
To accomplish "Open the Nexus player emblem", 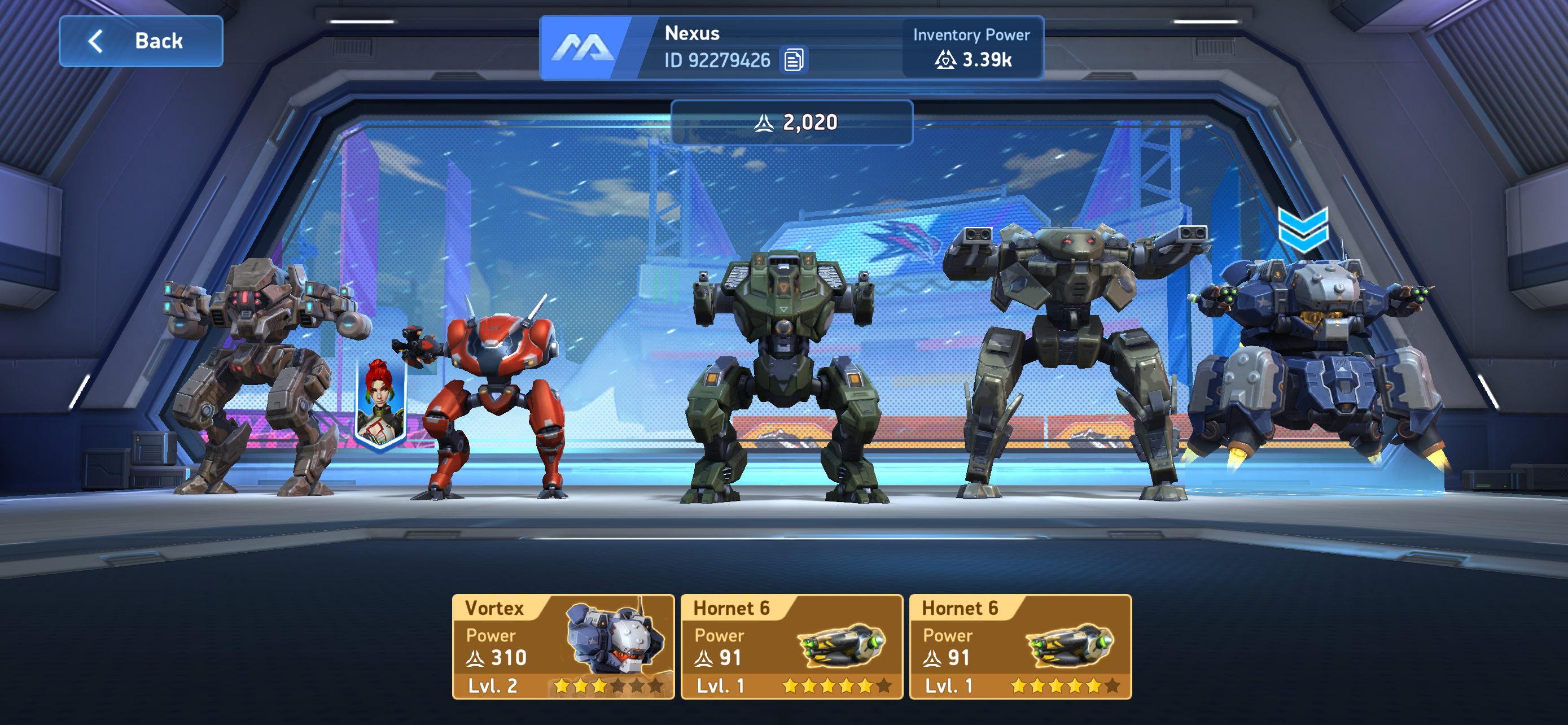I will (x=582, y=47).
